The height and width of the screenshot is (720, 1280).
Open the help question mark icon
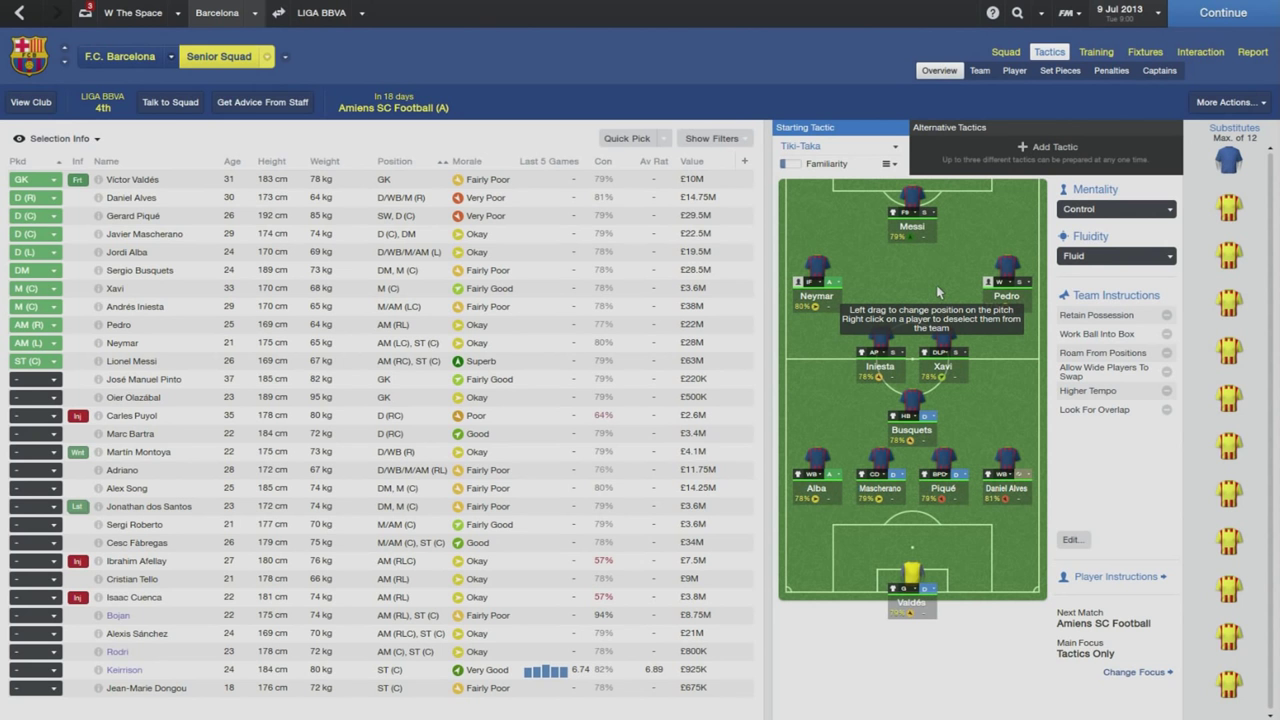click(x=992, y=13)
